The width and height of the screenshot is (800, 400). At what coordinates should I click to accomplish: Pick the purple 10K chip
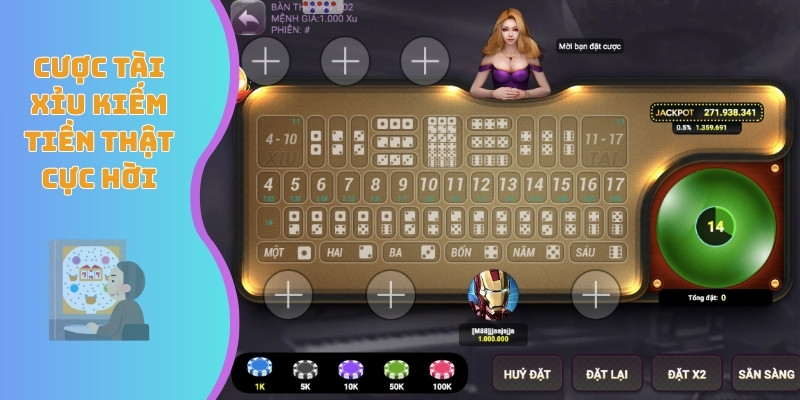350,370
